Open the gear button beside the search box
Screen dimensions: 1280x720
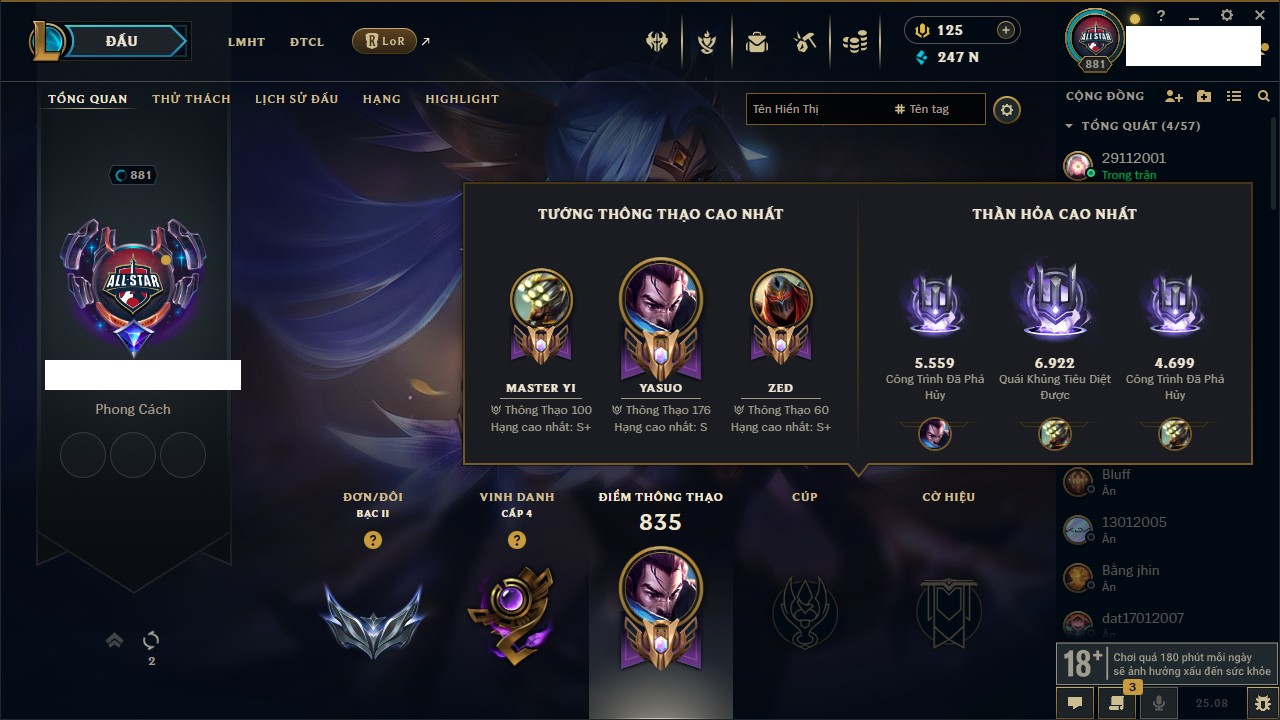[x=1007, y=110]
